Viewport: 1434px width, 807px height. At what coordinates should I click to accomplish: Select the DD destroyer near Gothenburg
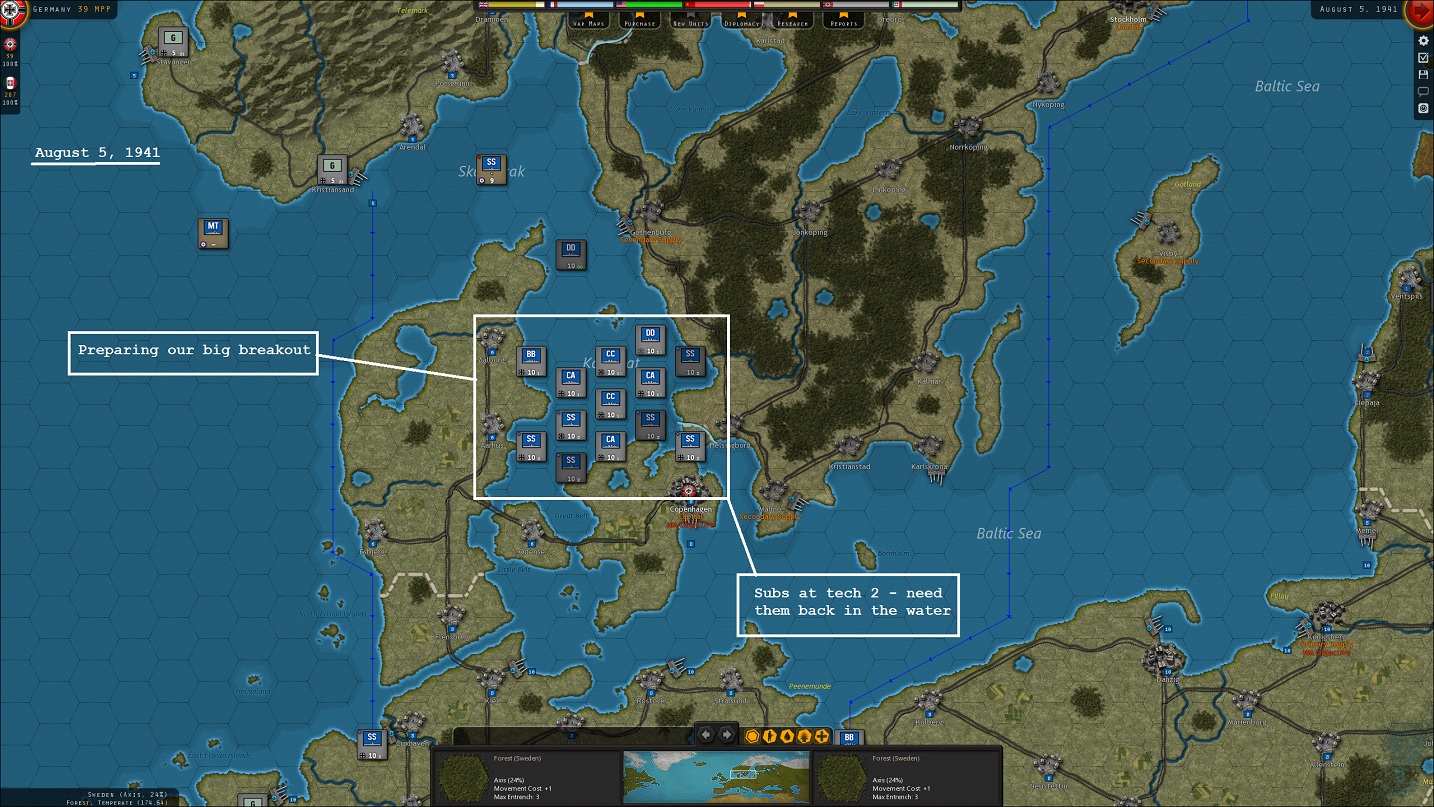point(572,253)
